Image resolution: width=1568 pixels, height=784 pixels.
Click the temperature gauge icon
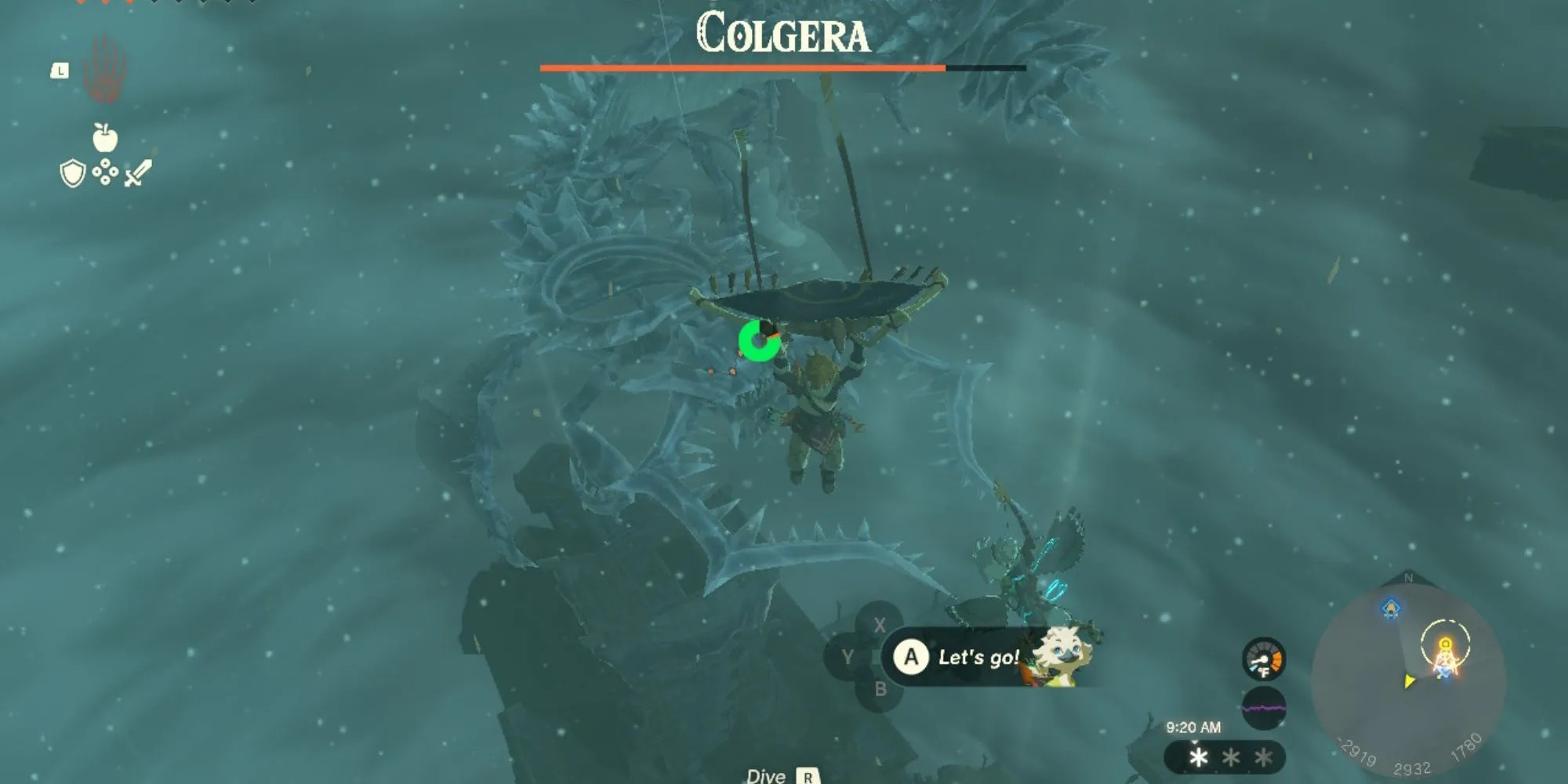[1263, 659]
